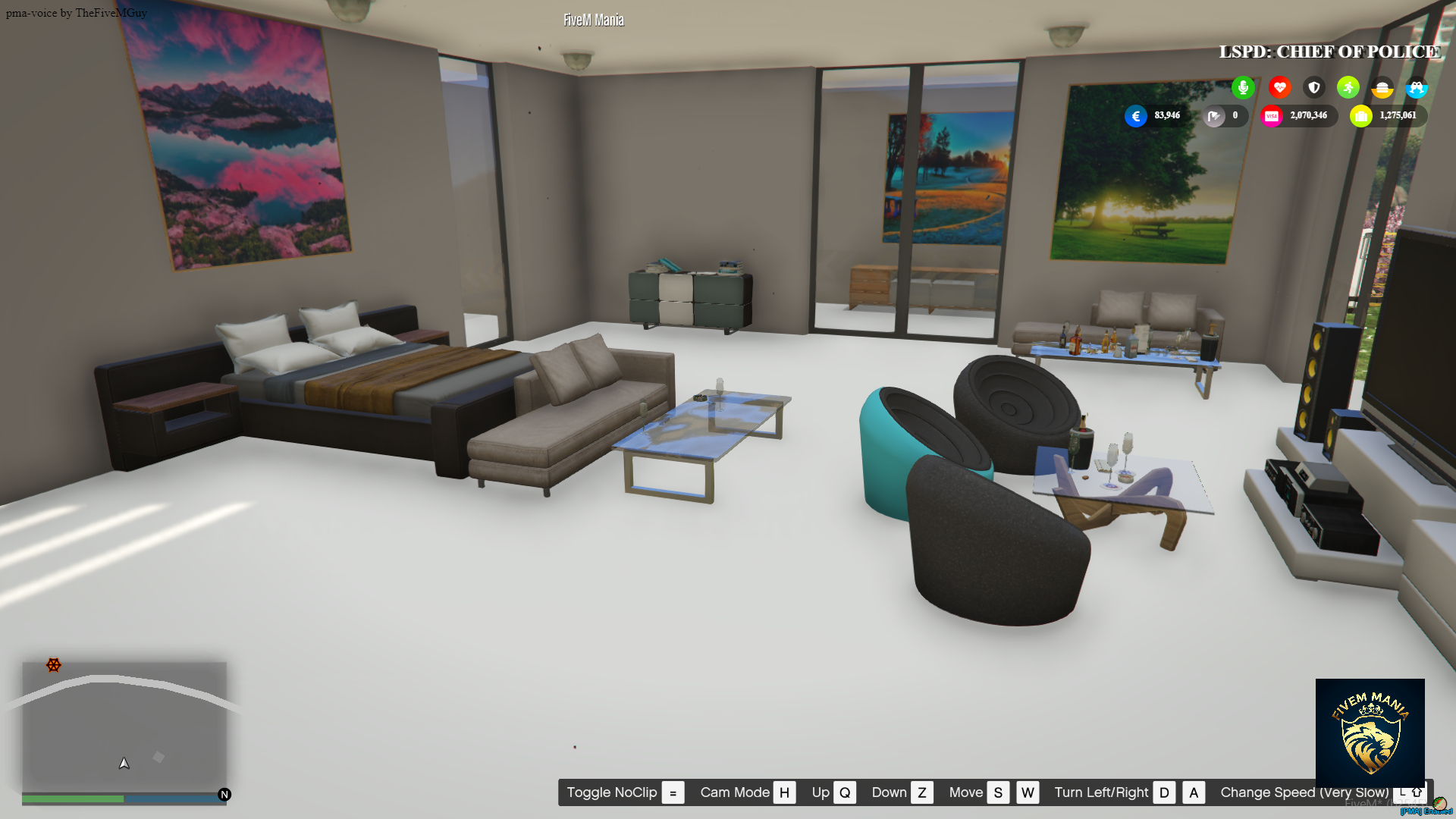This screenshot has height=819, width=1456.
Task: Click the running stamina icon
Action: click(1348, 87)
